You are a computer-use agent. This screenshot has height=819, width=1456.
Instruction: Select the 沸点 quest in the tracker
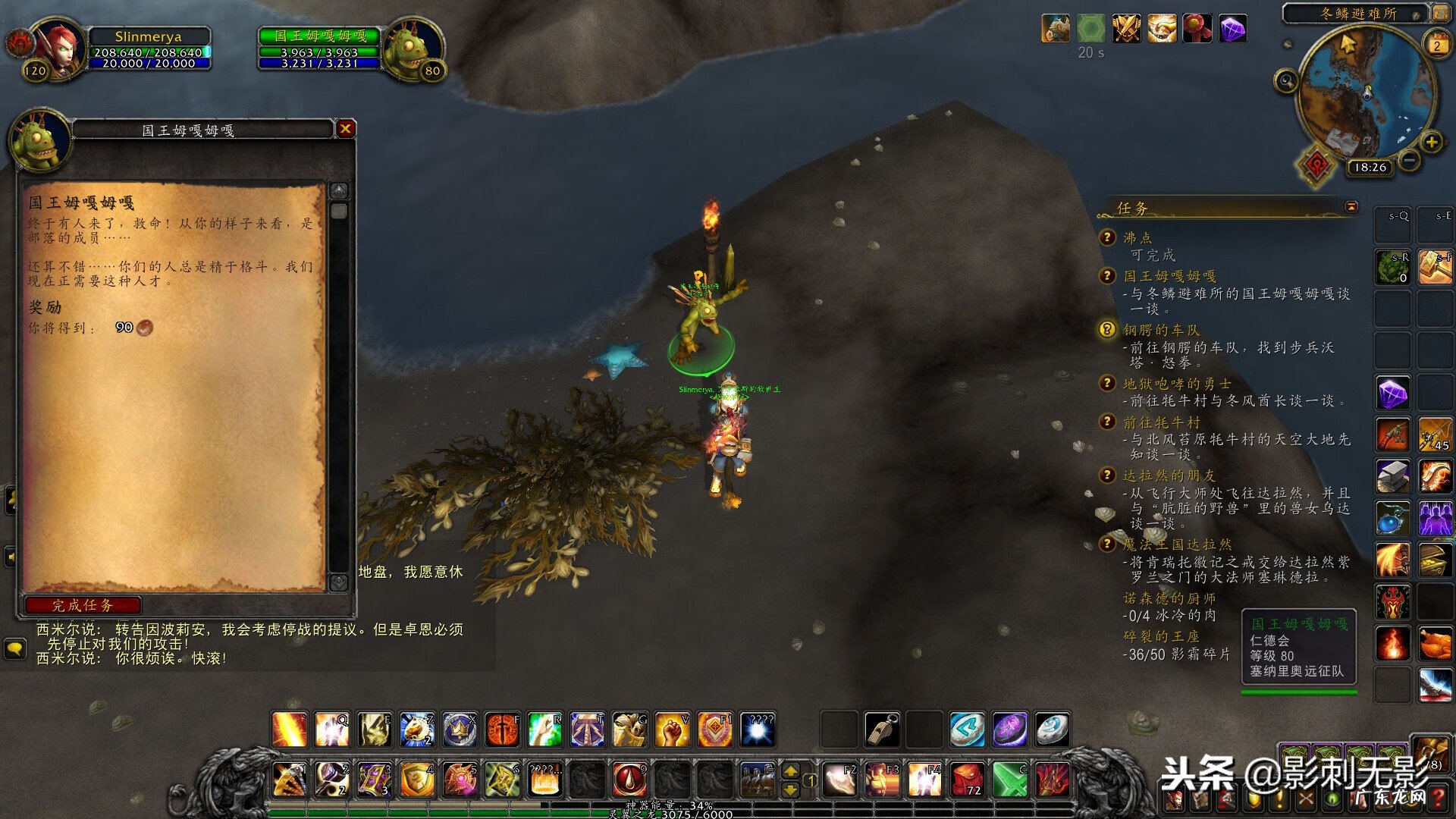click(1137, 238)
